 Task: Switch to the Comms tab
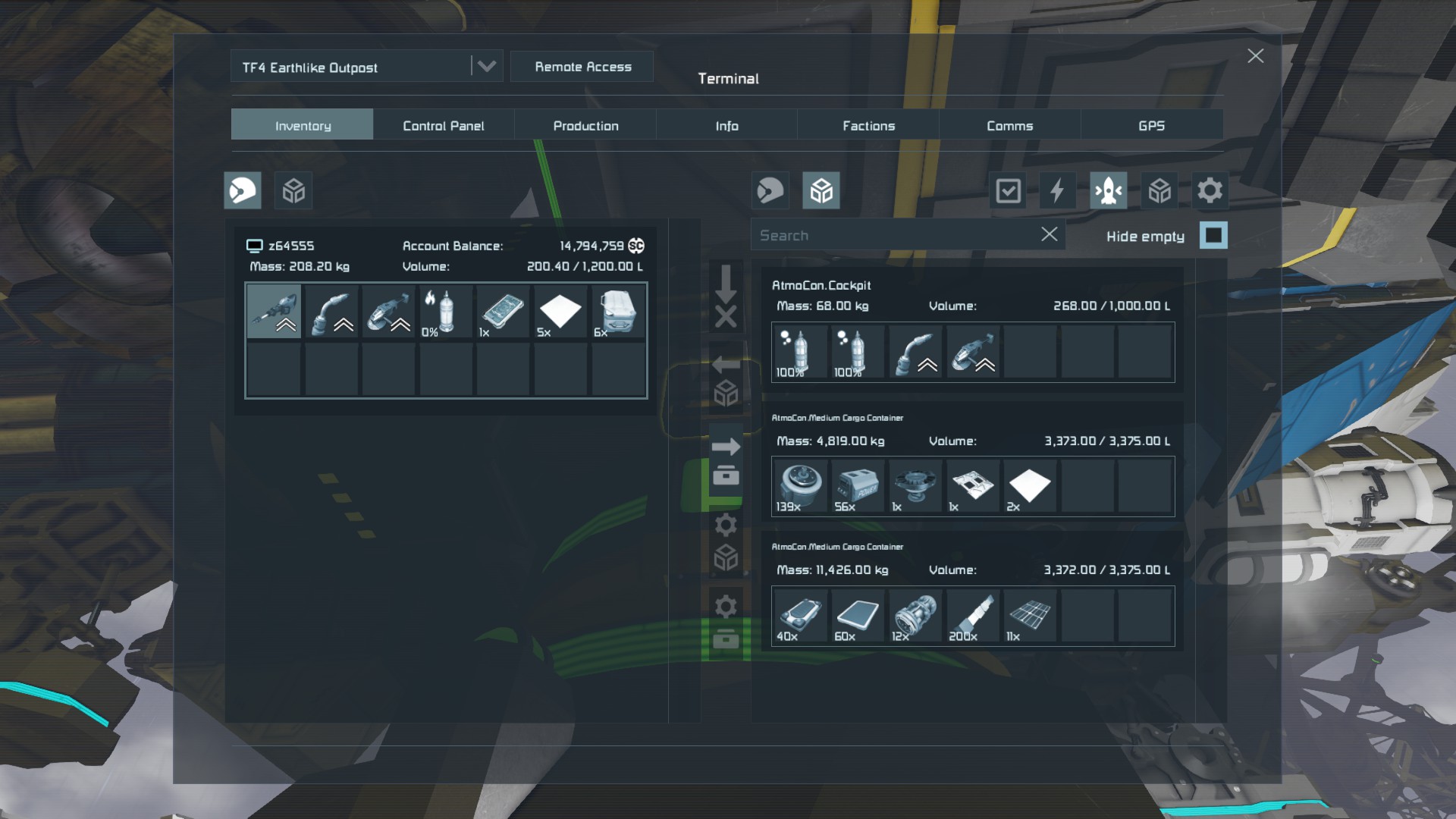coord(1009,126)
